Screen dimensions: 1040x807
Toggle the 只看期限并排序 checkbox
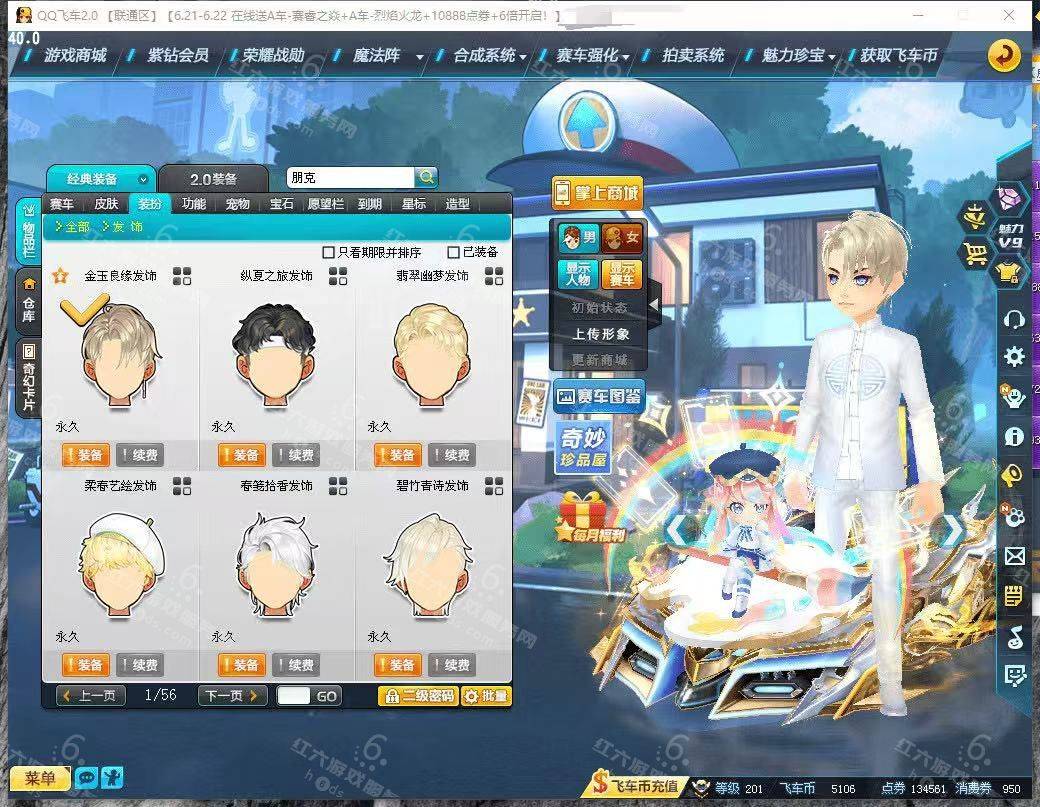pyautogui.click(x=329, y=252)
